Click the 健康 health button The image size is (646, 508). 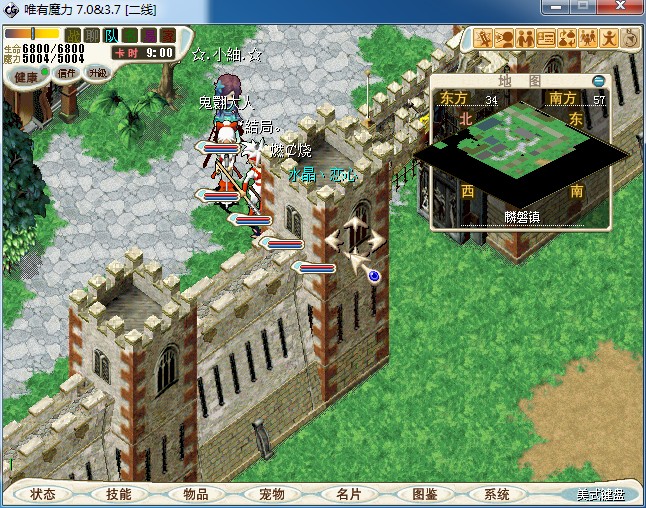coord(27,77)
